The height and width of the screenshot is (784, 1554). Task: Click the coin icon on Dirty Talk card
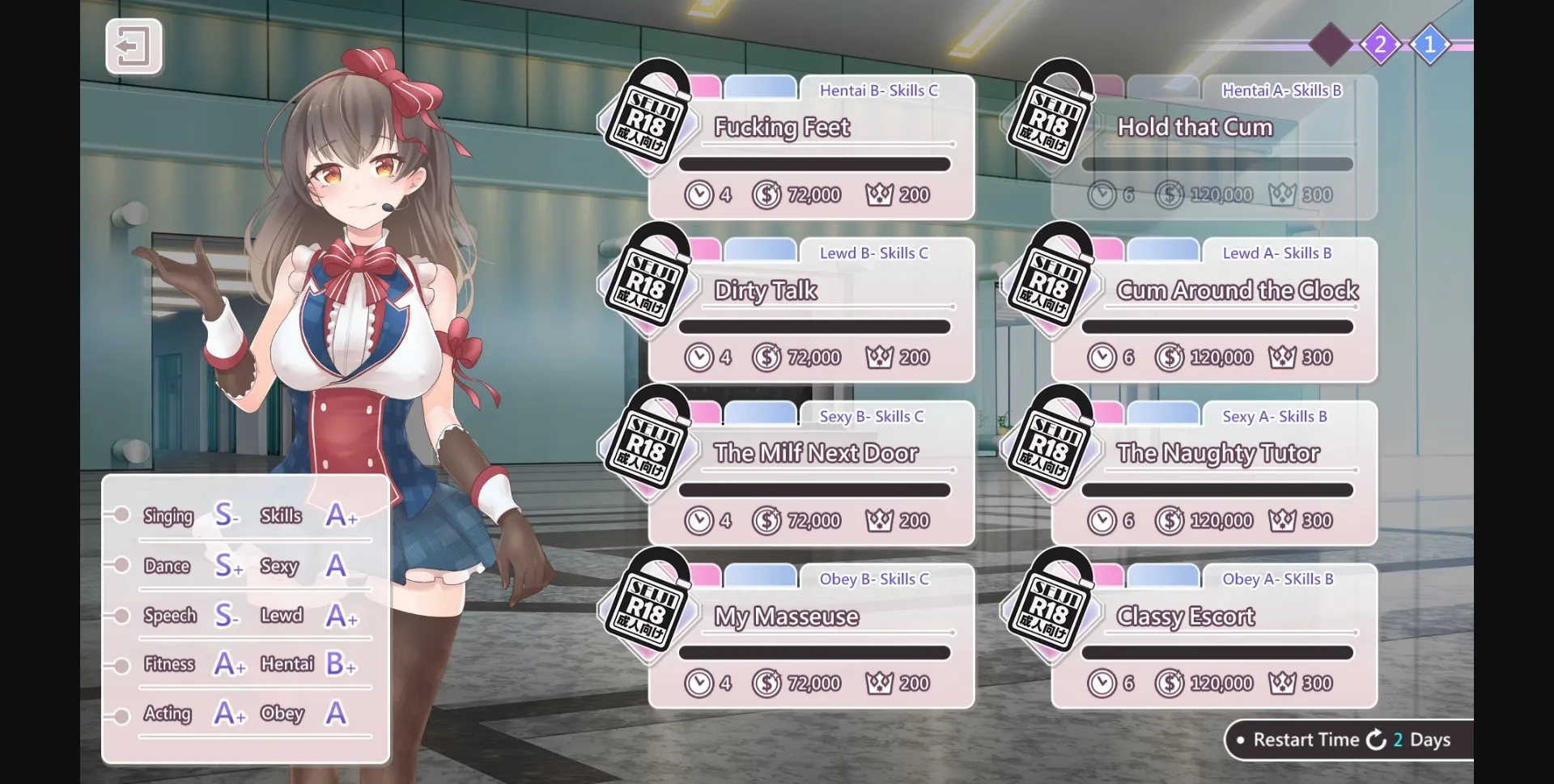coord(767,356)
